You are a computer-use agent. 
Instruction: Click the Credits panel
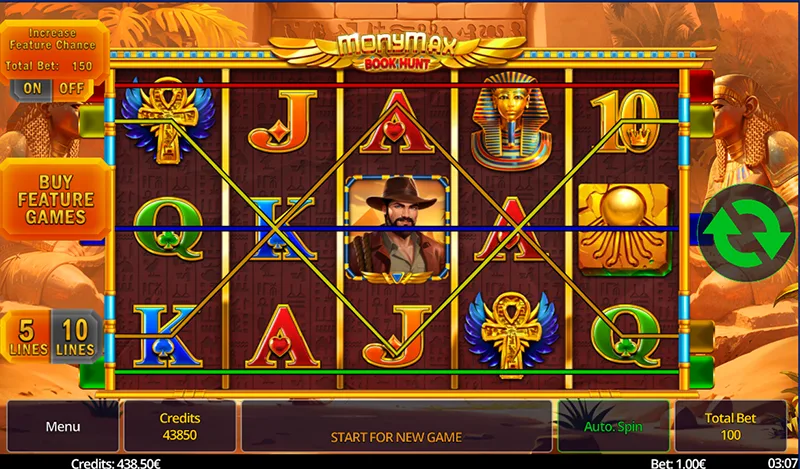180,427
